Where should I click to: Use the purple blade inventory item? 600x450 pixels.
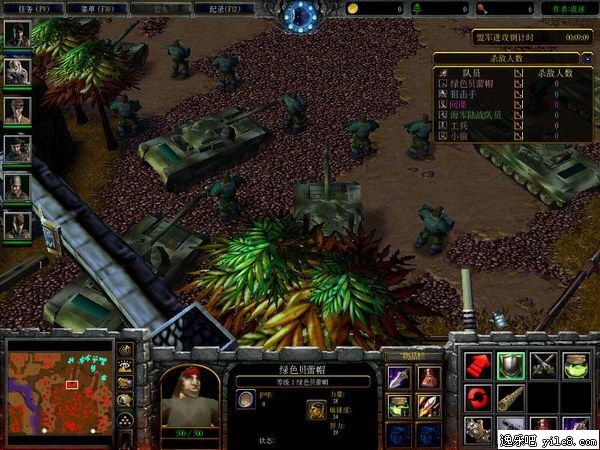399,377
